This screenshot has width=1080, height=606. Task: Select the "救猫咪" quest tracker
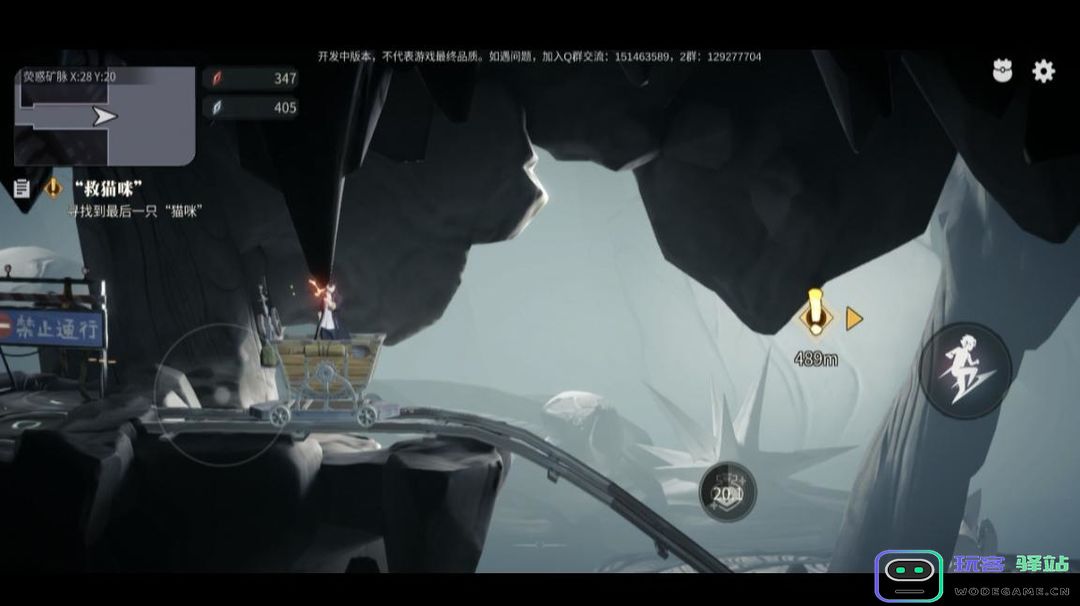point(109,188)
